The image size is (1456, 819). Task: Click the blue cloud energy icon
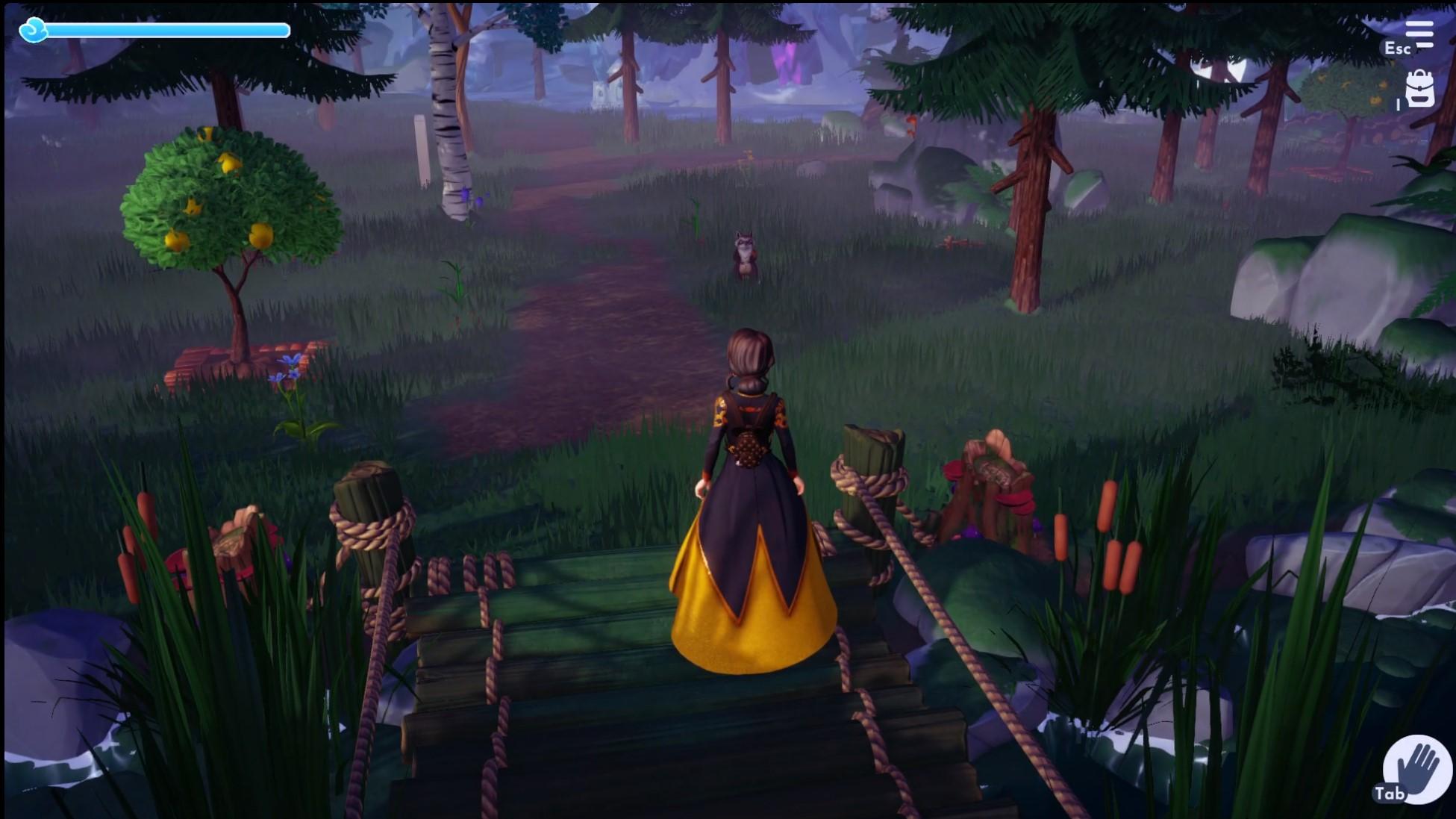[33, 31]
